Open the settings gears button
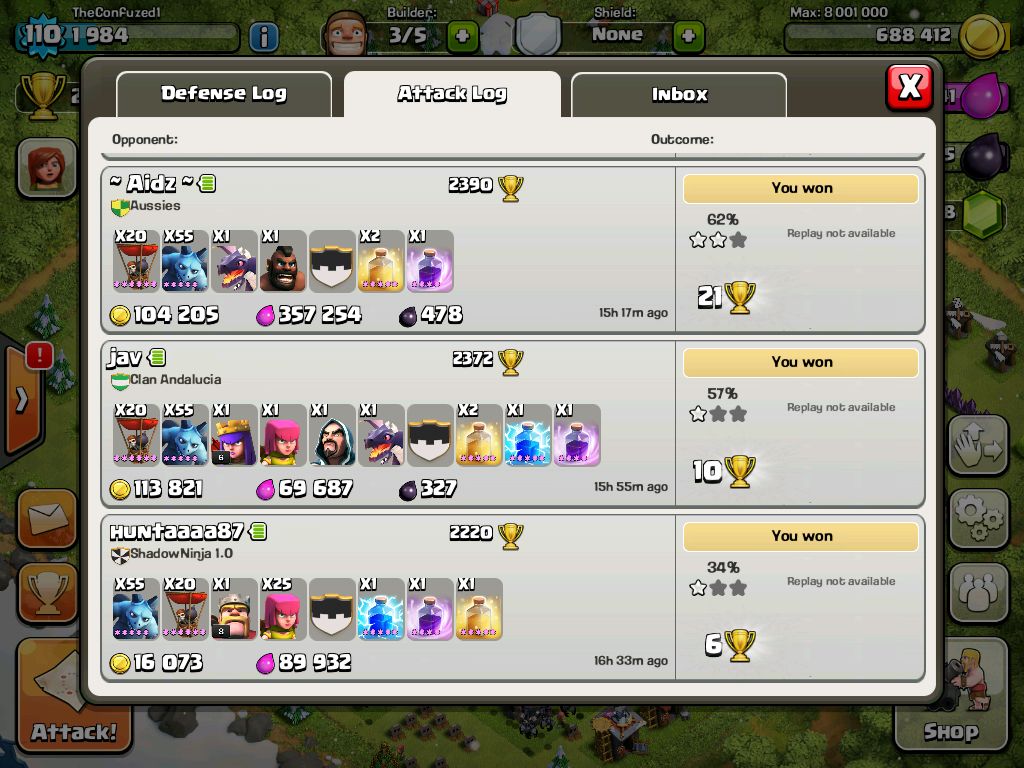 click(979, 517)
